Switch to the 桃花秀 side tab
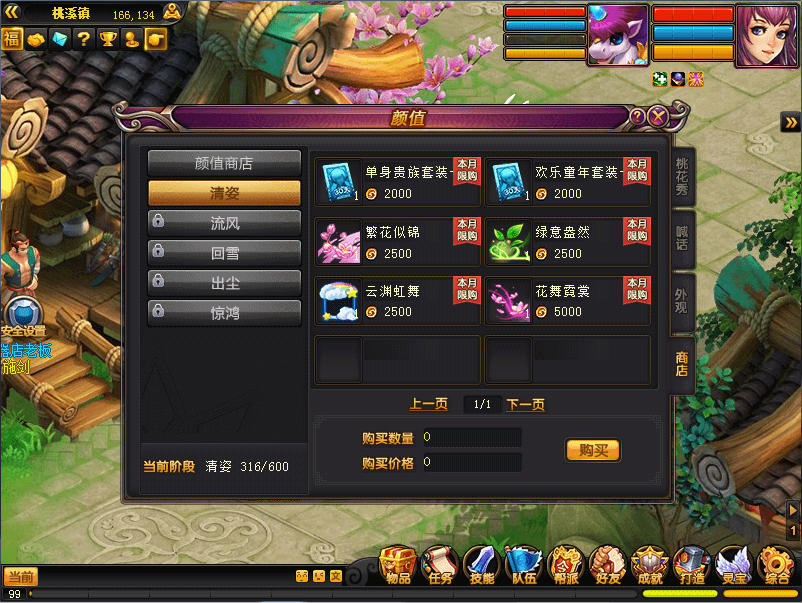 682,179
